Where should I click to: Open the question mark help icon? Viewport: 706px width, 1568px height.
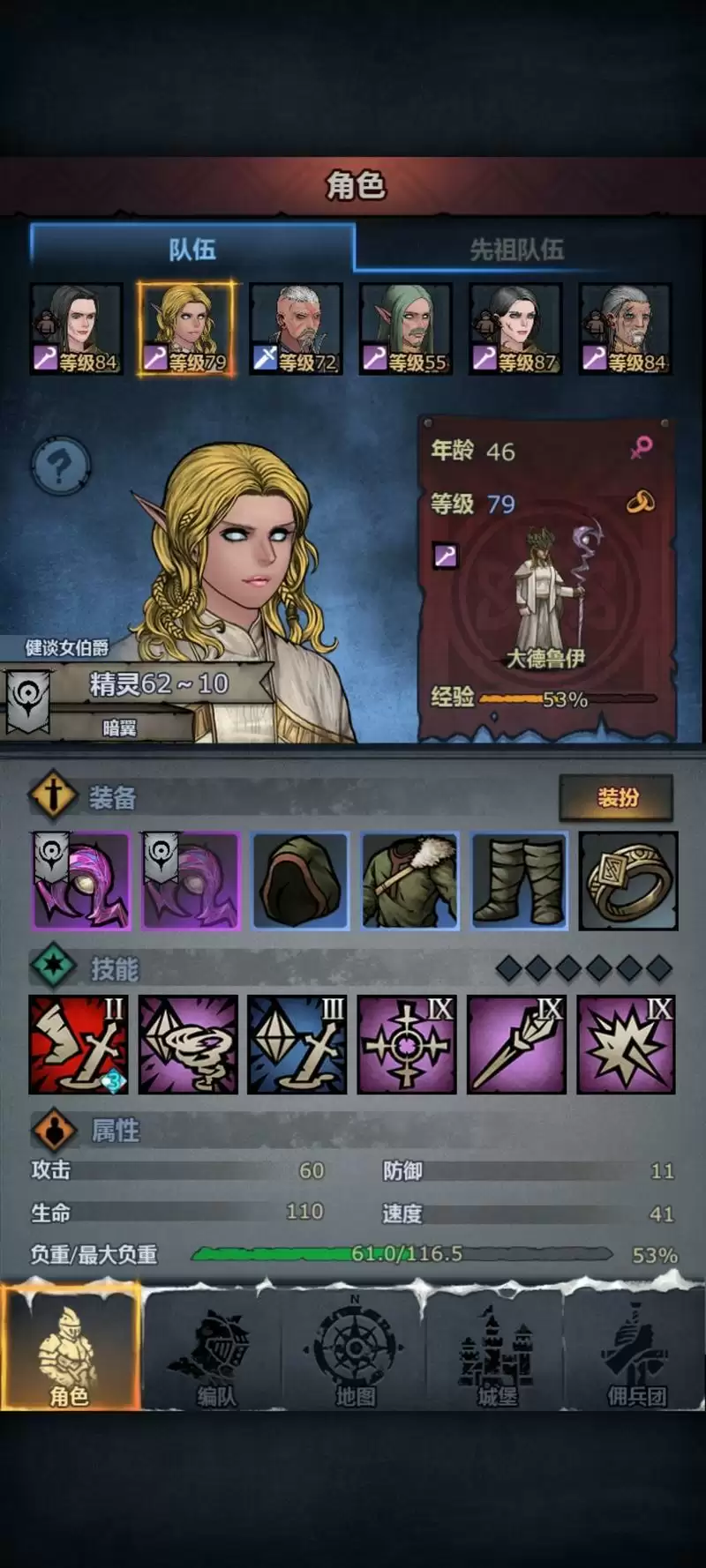tap(60, 465)
